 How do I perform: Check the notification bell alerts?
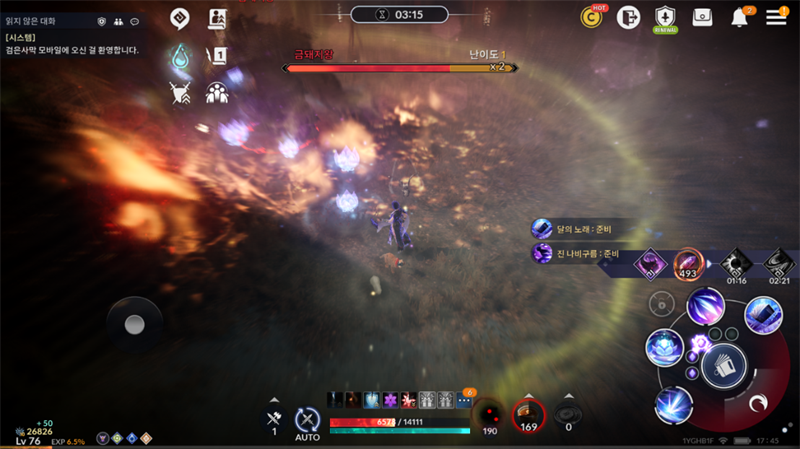point(741,17)
